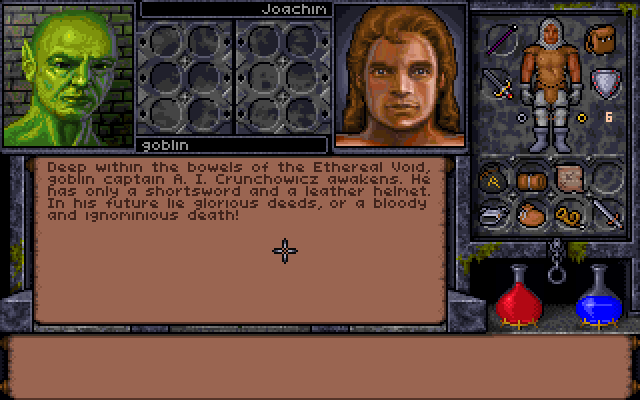Choose the brown barrel-shaped inventory item
640x400 pixels.
pos(531,178)
